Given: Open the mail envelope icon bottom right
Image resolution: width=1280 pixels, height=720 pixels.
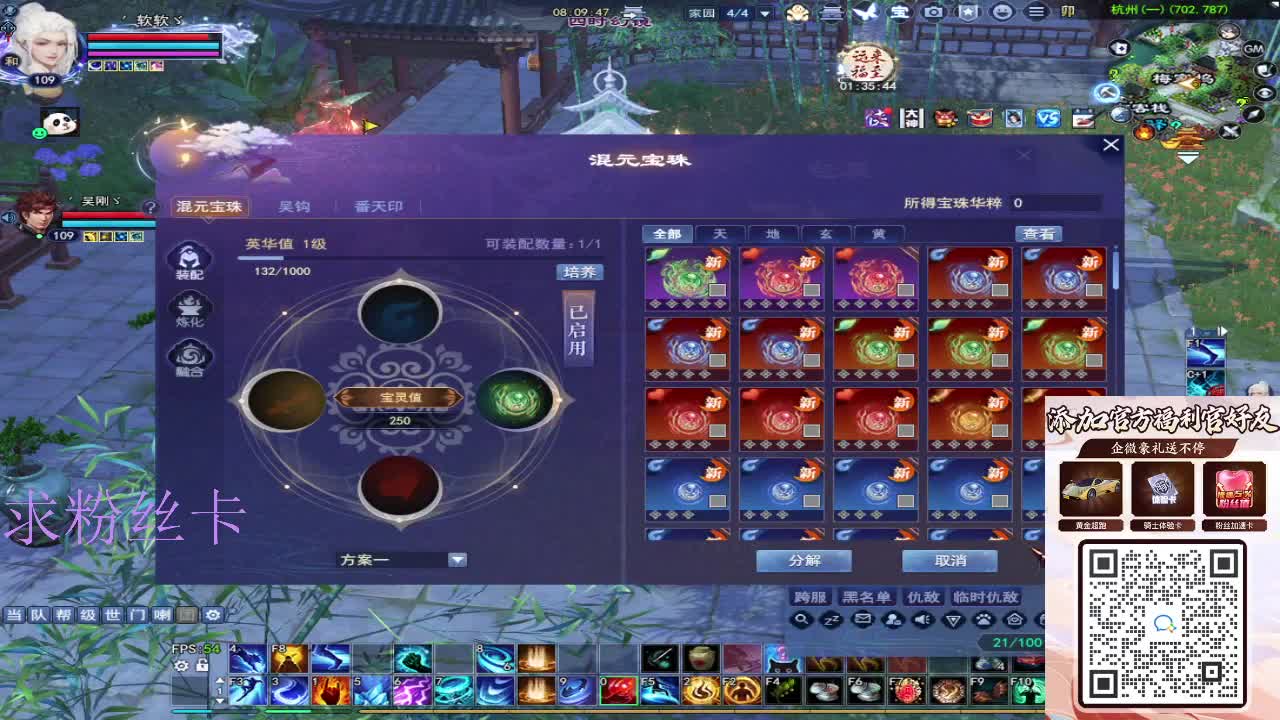Looking at the screenshot, I should (863, 619).
